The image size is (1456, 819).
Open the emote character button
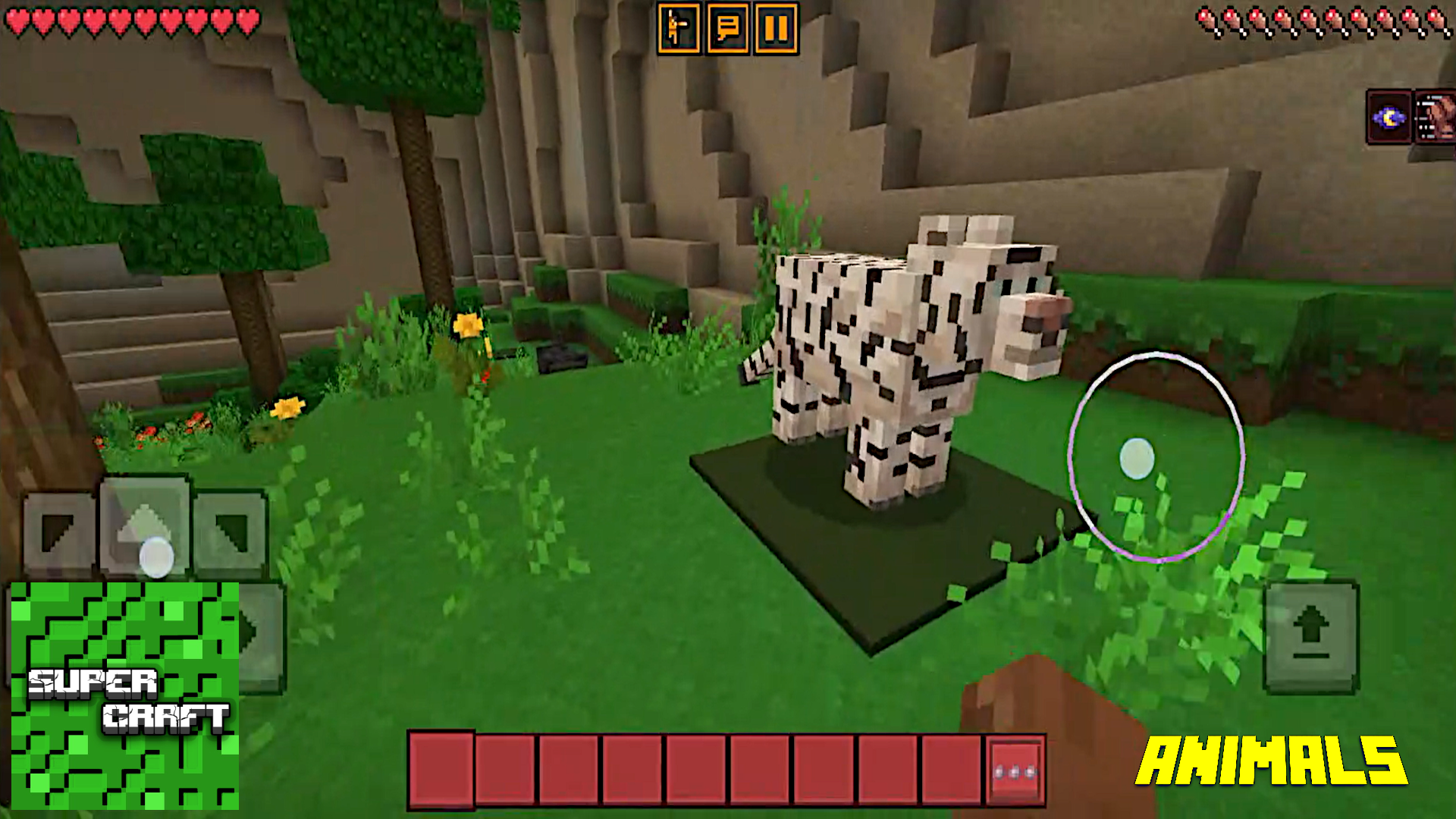click(678, 30)
